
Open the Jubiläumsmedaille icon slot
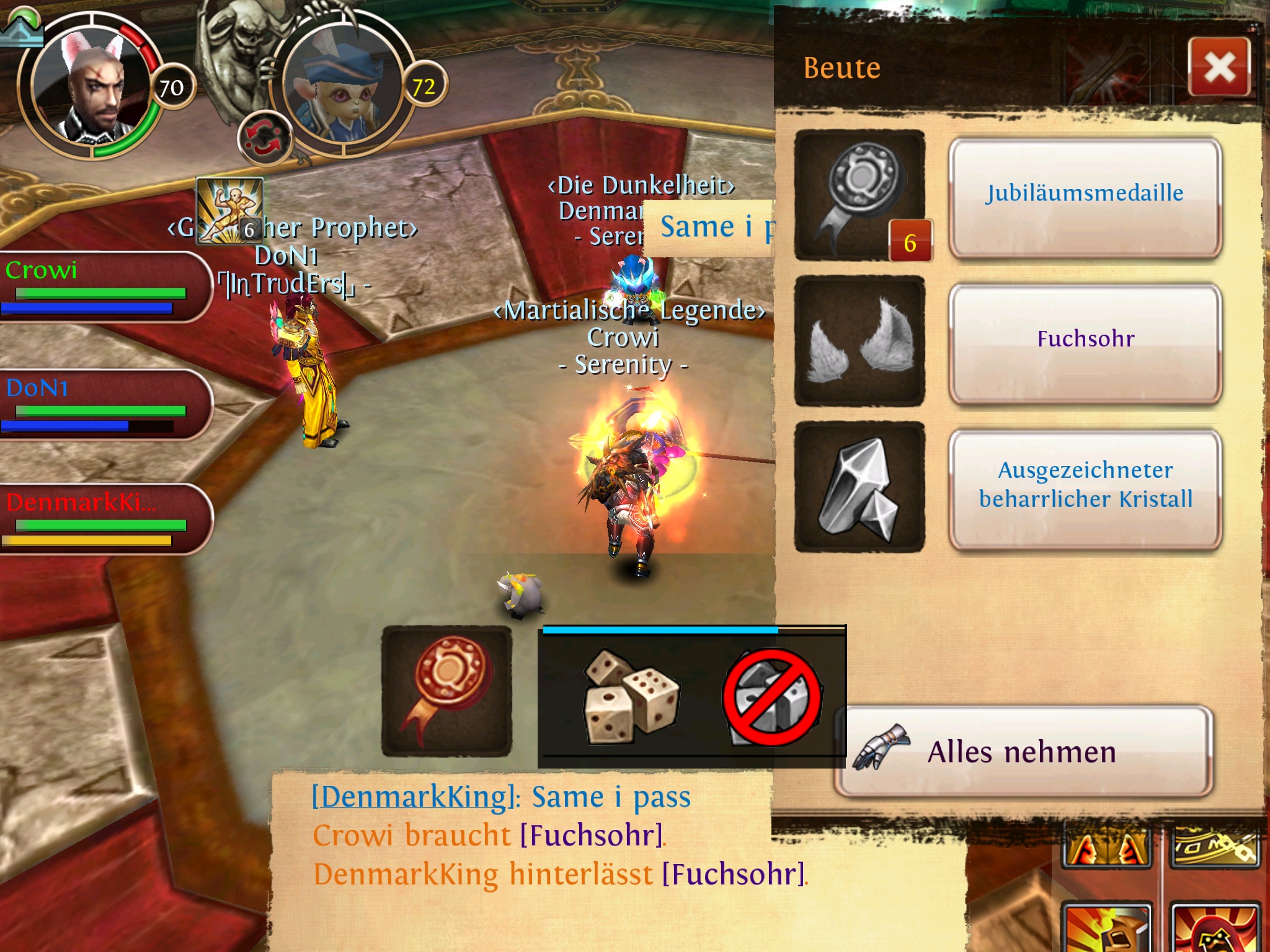click(x=860, y=195)
